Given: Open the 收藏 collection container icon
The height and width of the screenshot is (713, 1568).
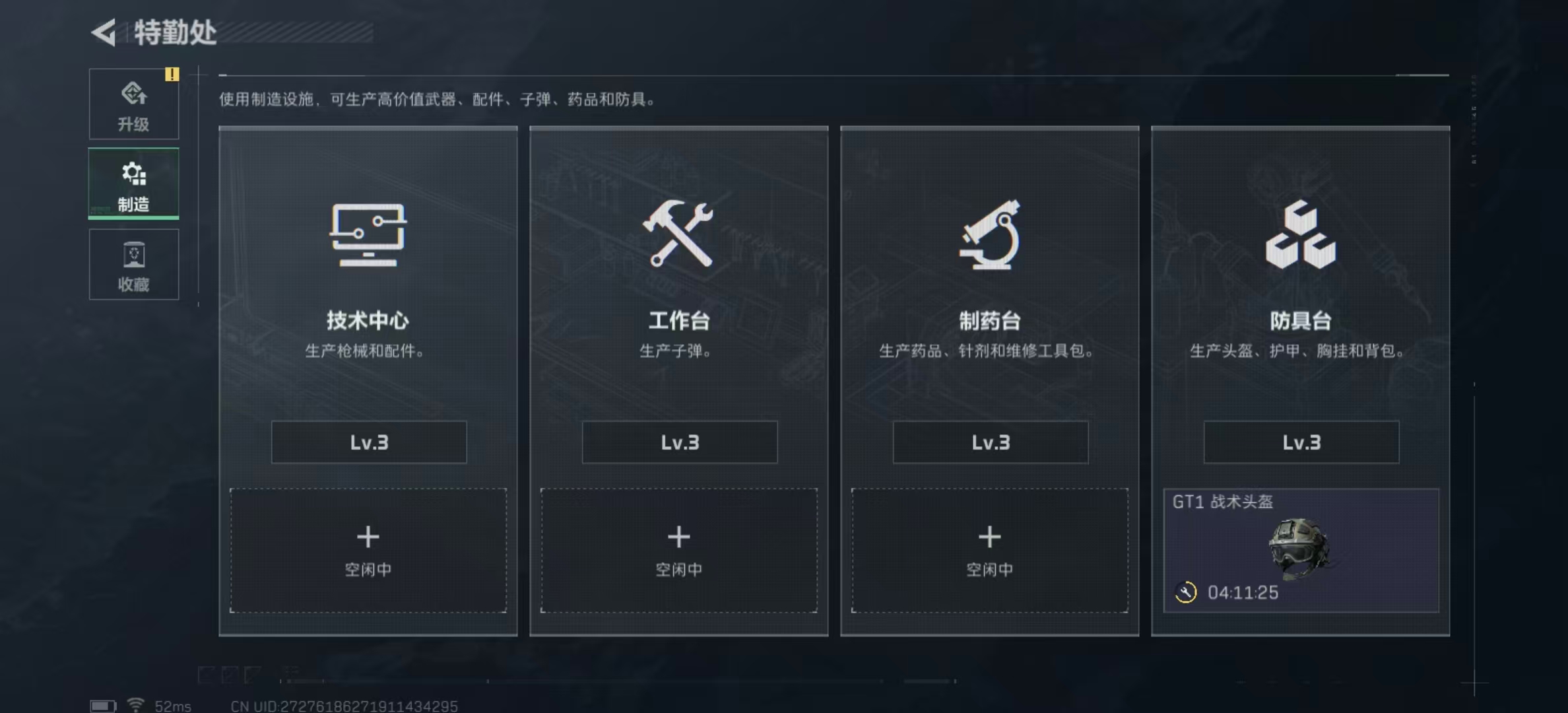Looking at the screenshot, I should pyautogui.click(x=134, y=254).
